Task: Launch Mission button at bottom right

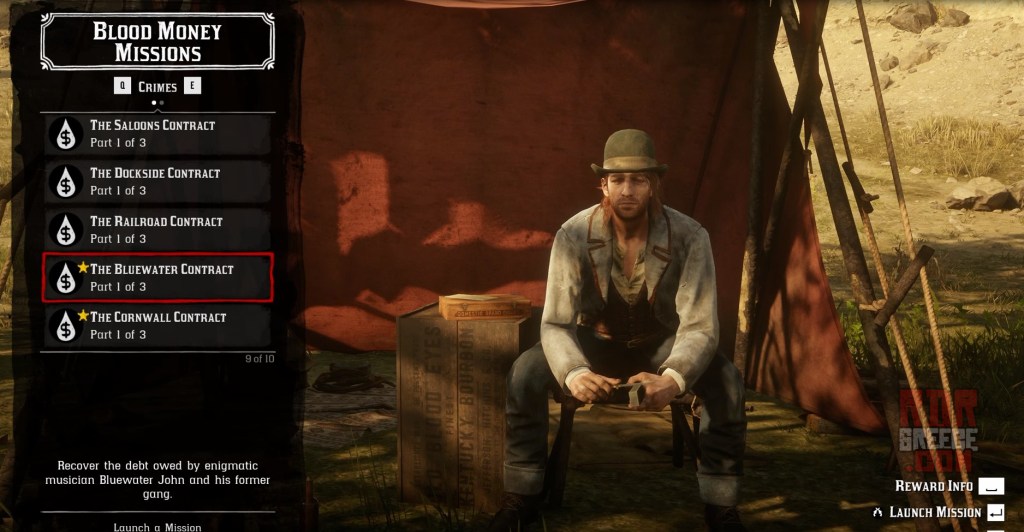Action: [938, 512]
